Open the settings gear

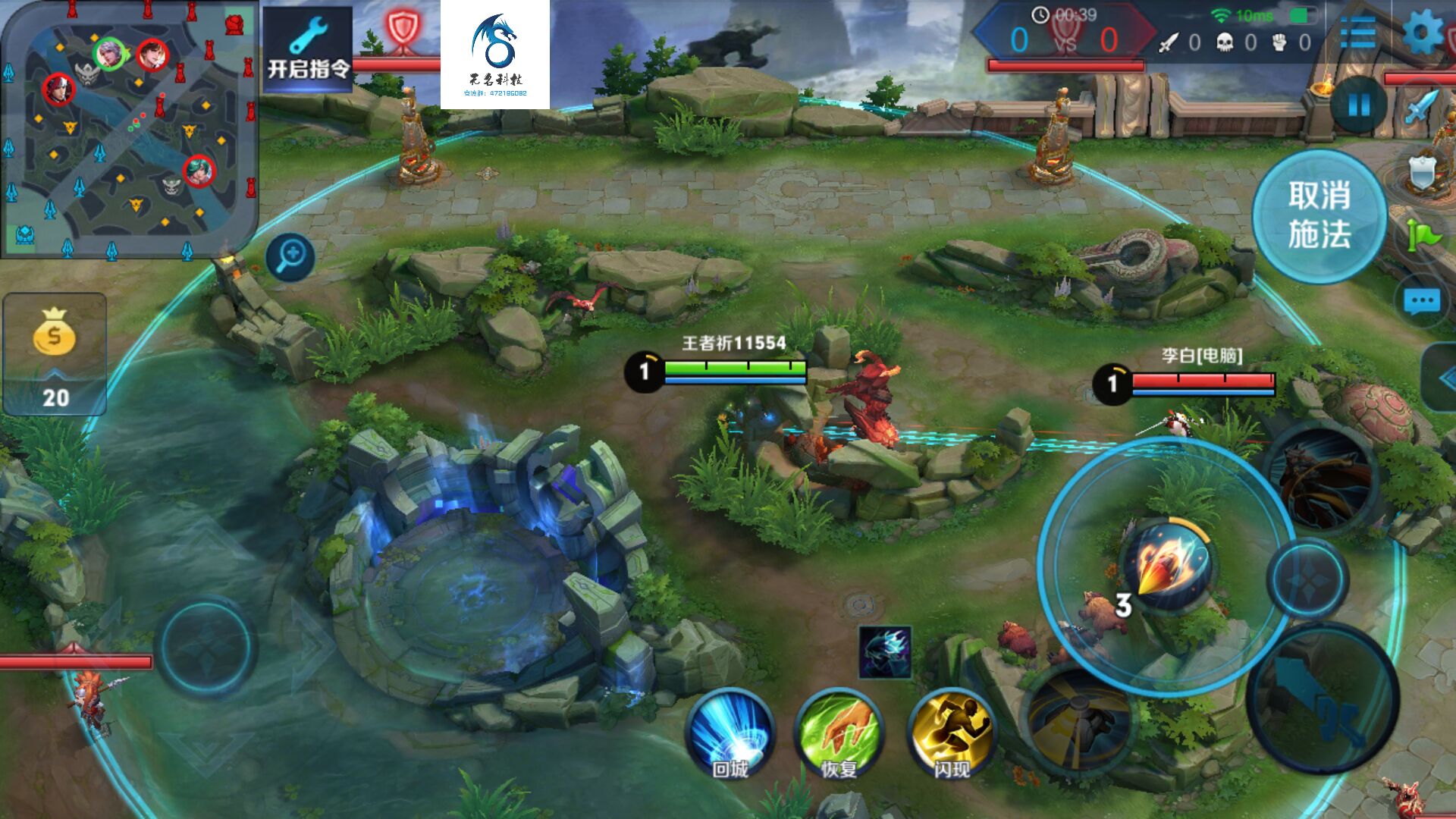coord(1421,33)
